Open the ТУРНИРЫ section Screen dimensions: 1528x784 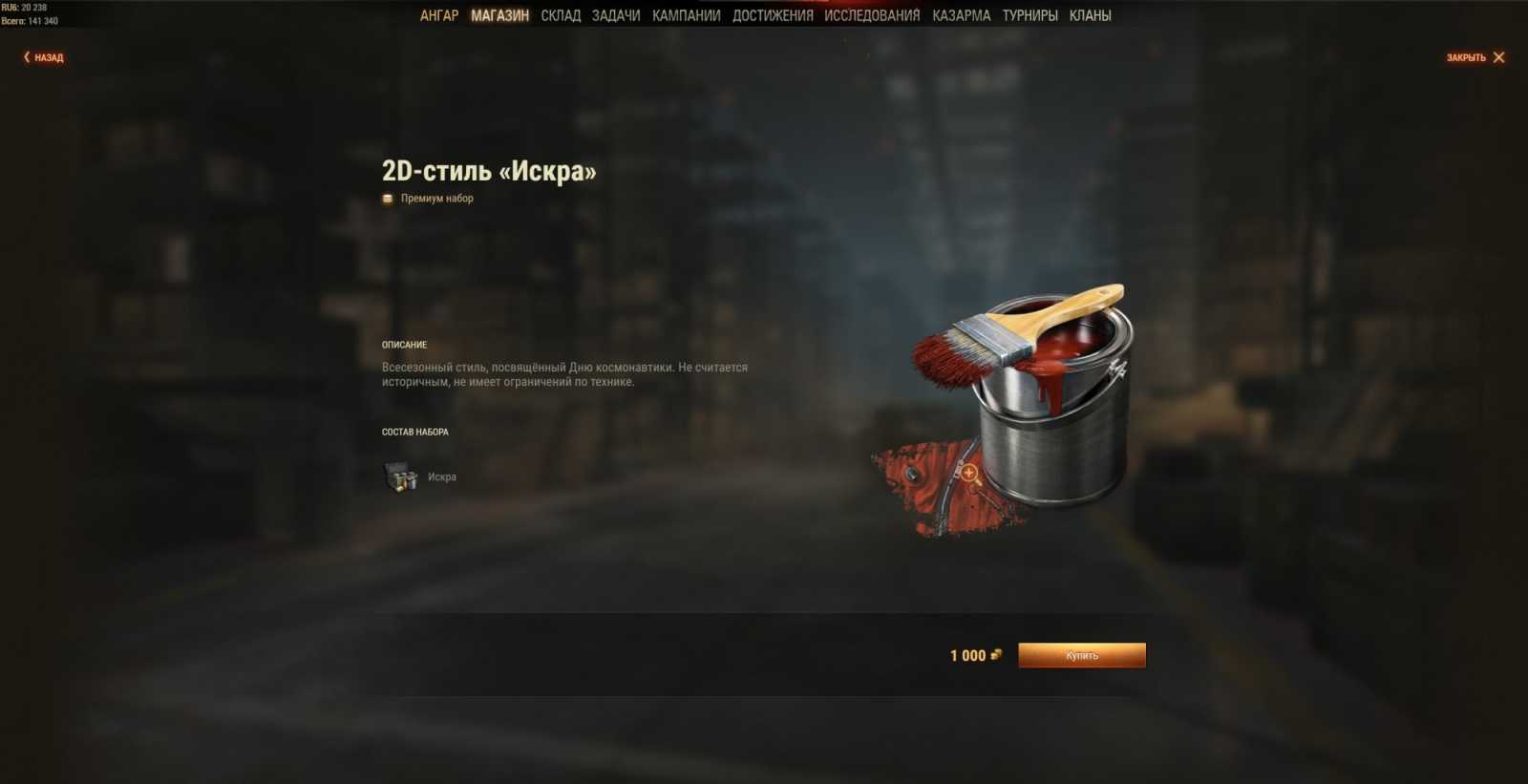pos(1029,14)
